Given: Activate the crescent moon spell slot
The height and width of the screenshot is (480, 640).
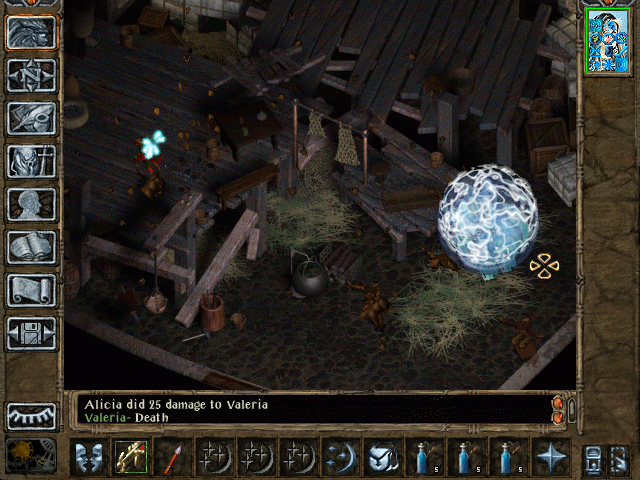Looking at the screenshot, I should point(340,457).
